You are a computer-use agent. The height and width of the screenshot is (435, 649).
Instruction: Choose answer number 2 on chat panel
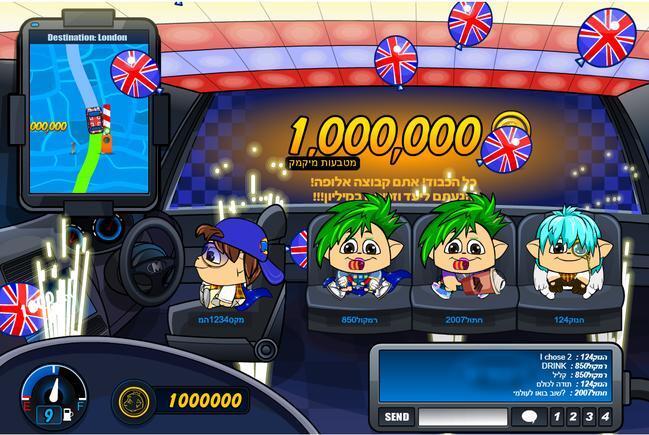click(x=573, y=416)
